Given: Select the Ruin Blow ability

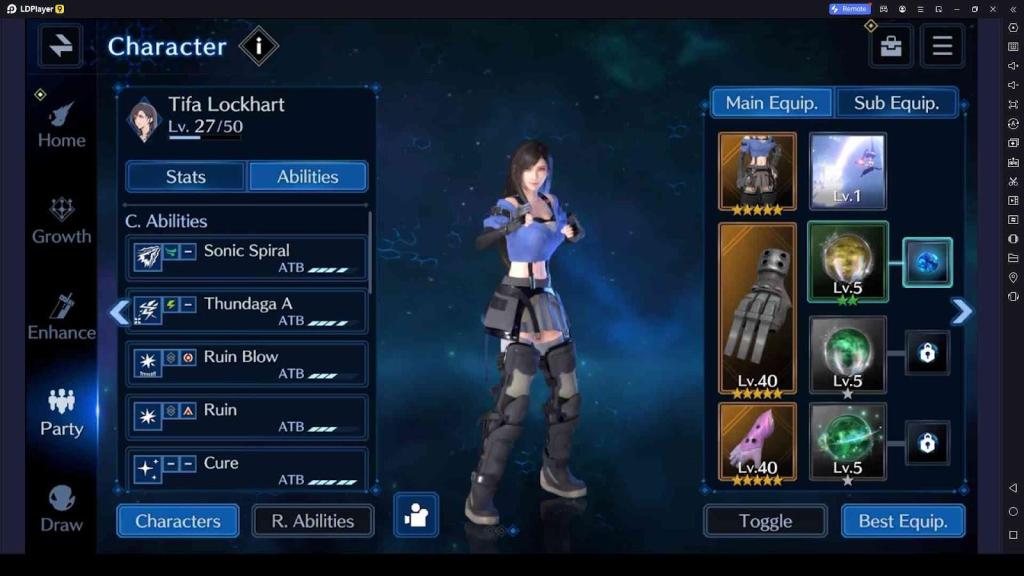Looking at the screenshot, I should click(246, 364).
